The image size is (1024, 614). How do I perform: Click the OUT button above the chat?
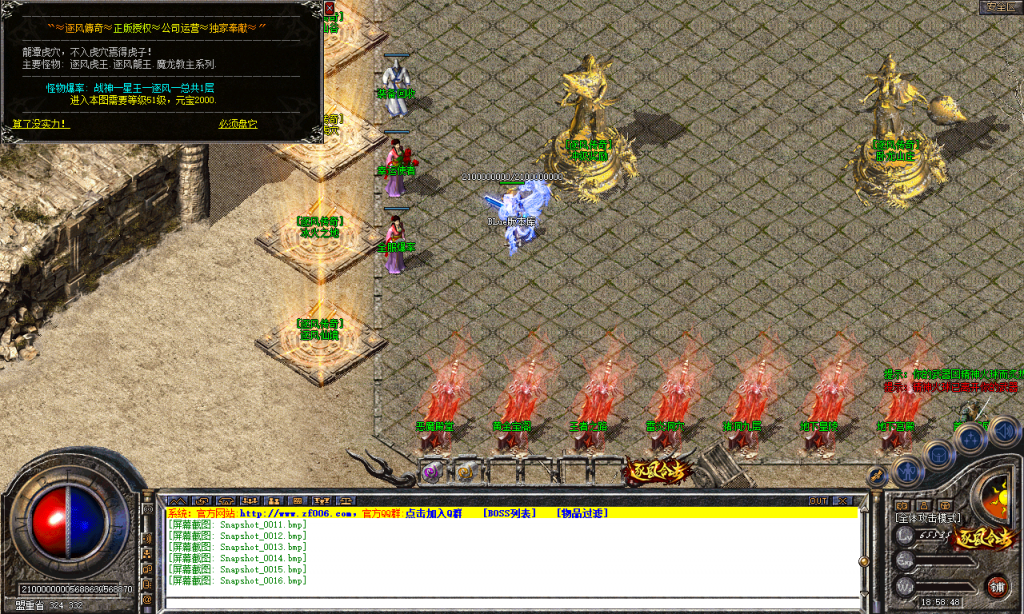(x=818, y=500)
